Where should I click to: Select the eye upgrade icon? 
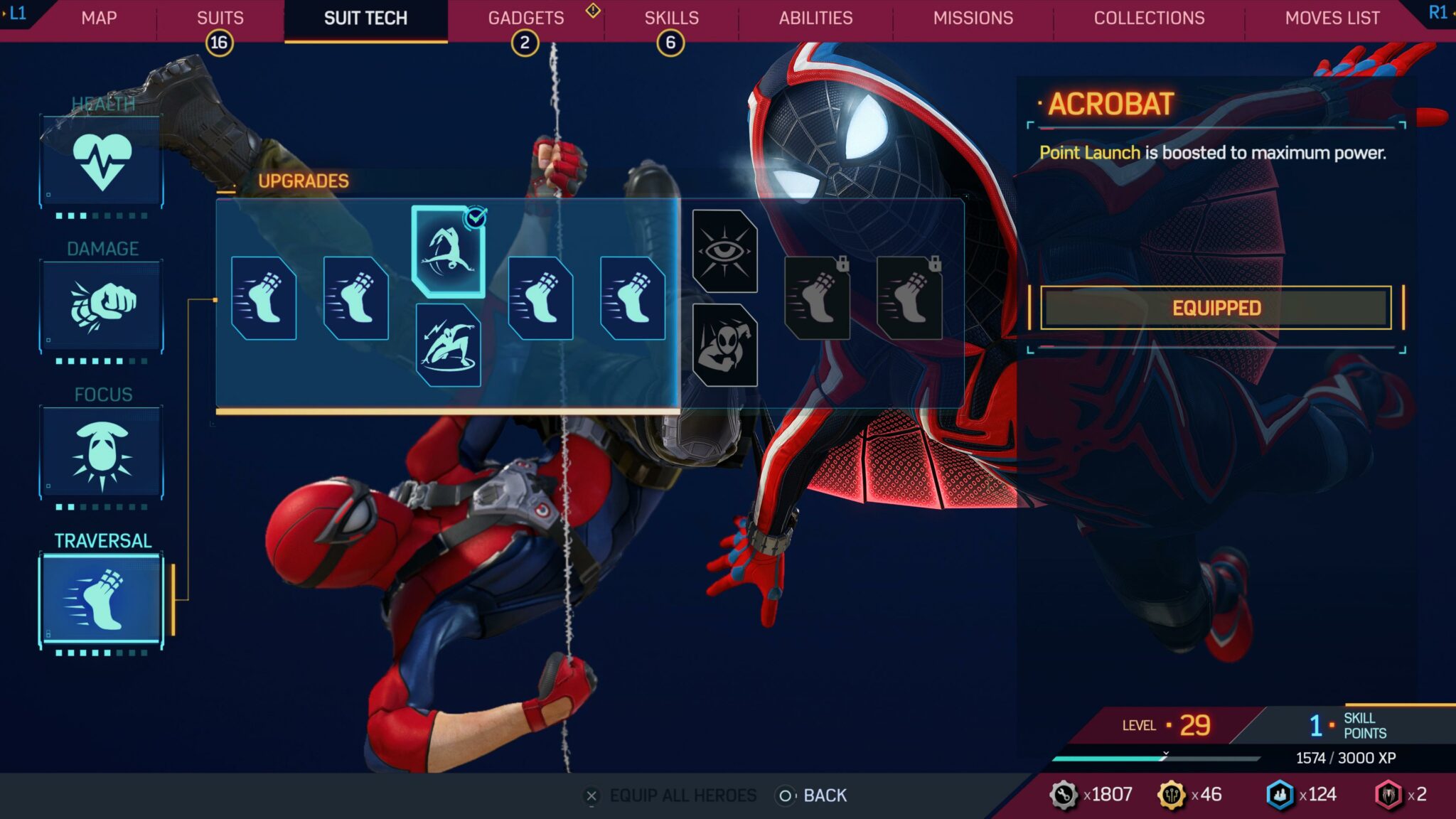724,251
